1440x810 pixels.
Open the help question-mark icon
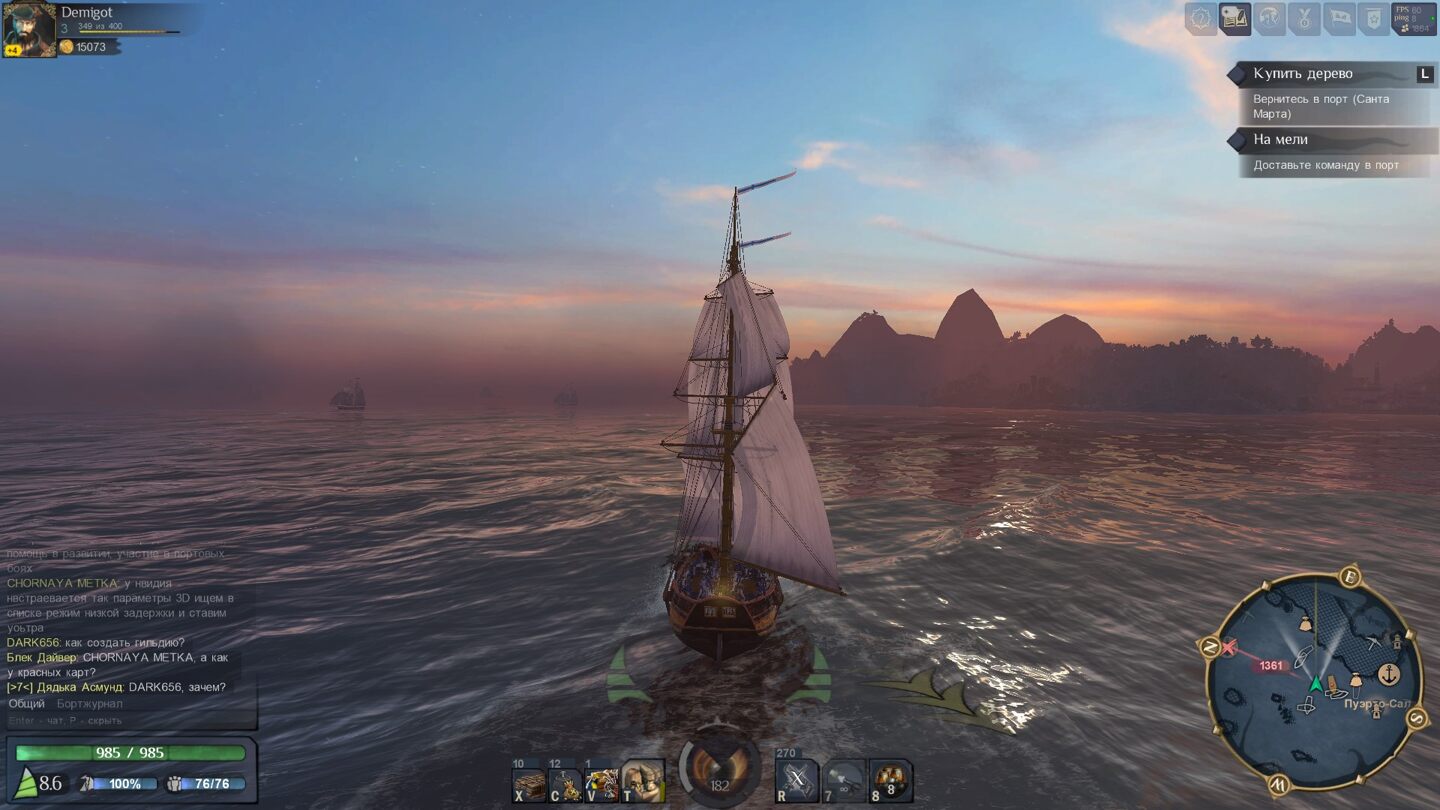pyautogui.click(x=1201, y=19)
